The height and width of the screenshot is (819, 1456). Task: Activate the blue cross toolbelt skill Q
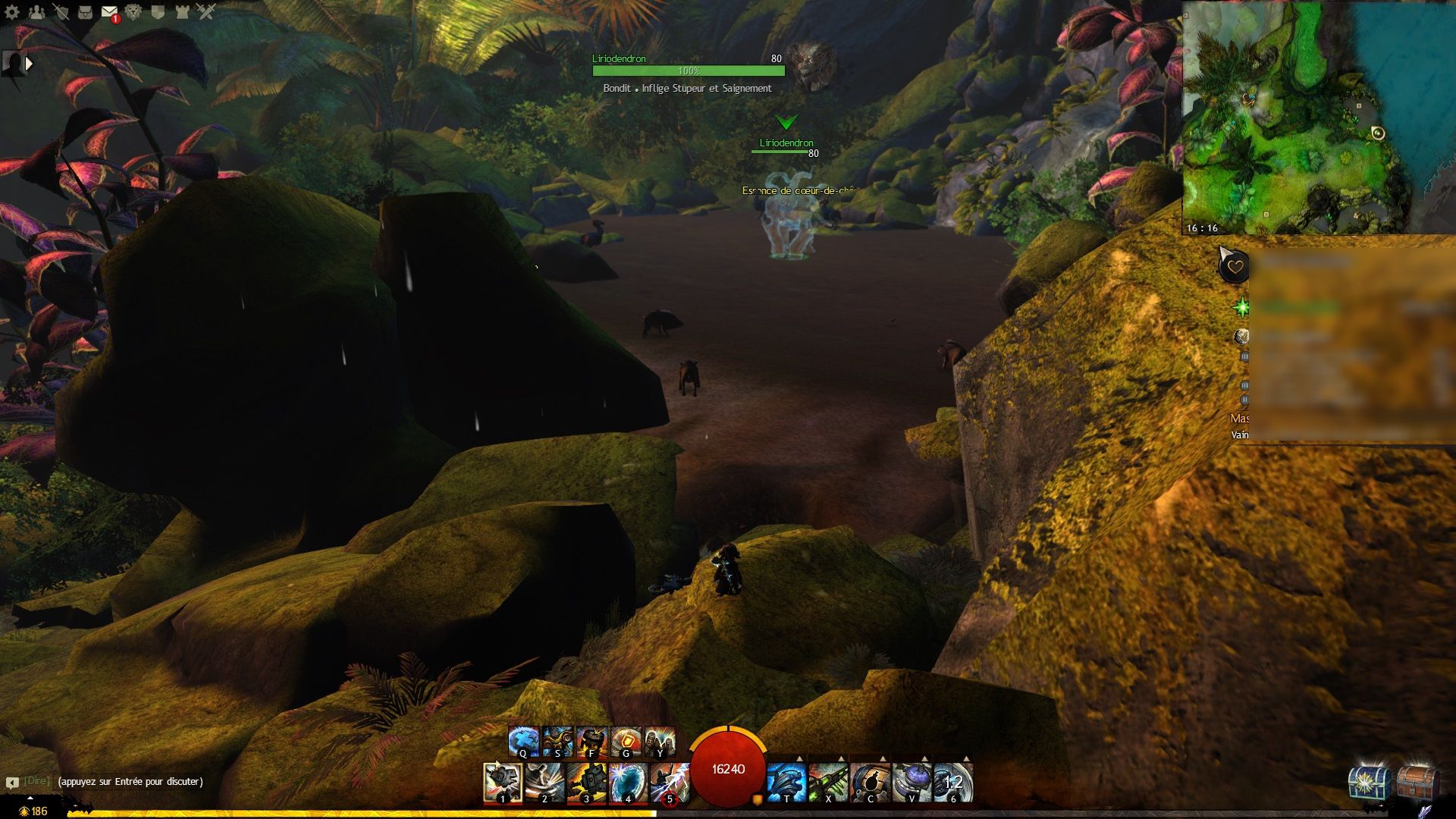click(x=523, y=741)
